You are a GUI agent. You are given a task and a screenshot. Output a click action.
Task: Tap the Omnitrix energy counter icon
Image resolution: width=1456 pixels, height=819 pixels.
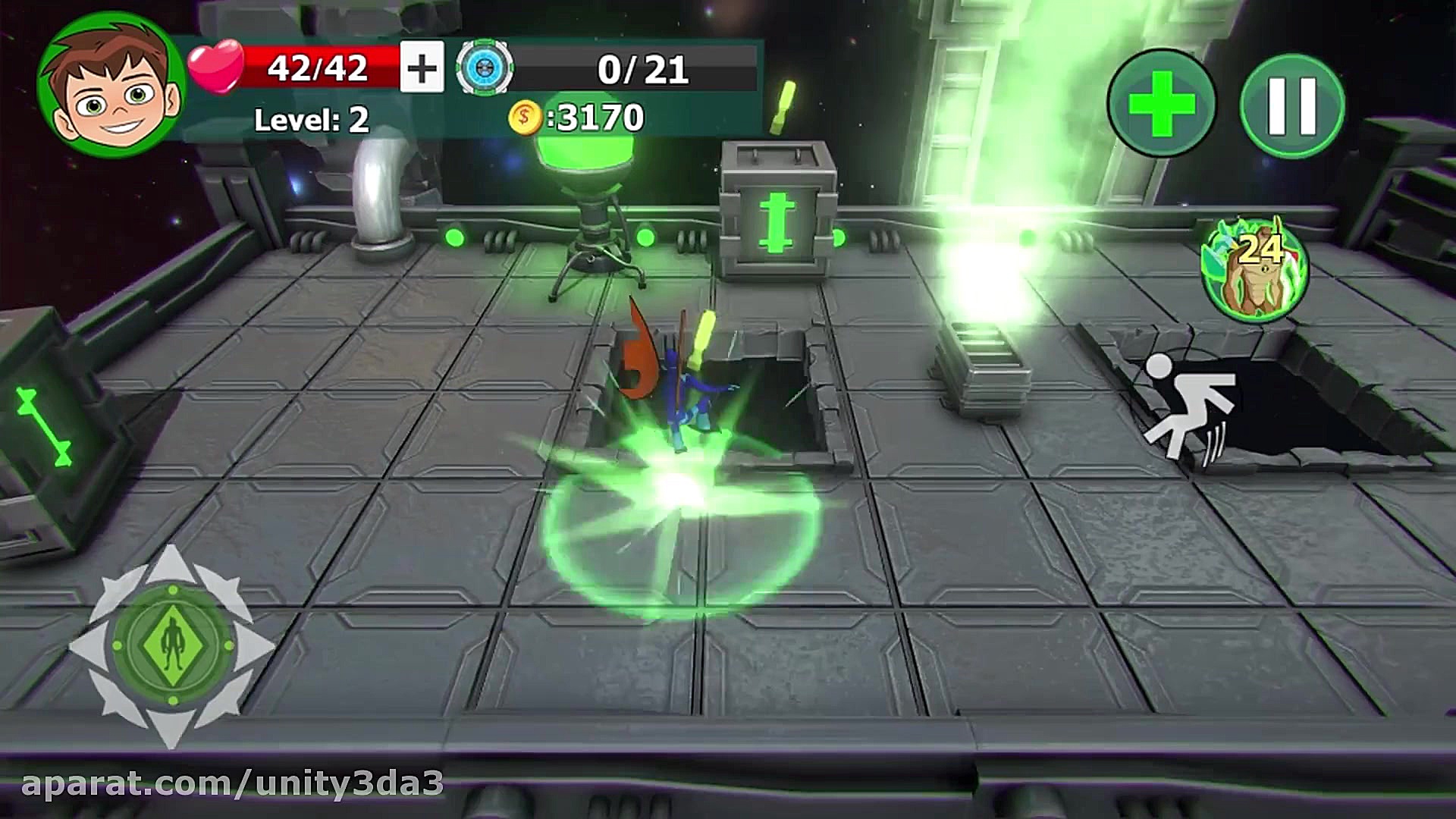tap(485, 68)
